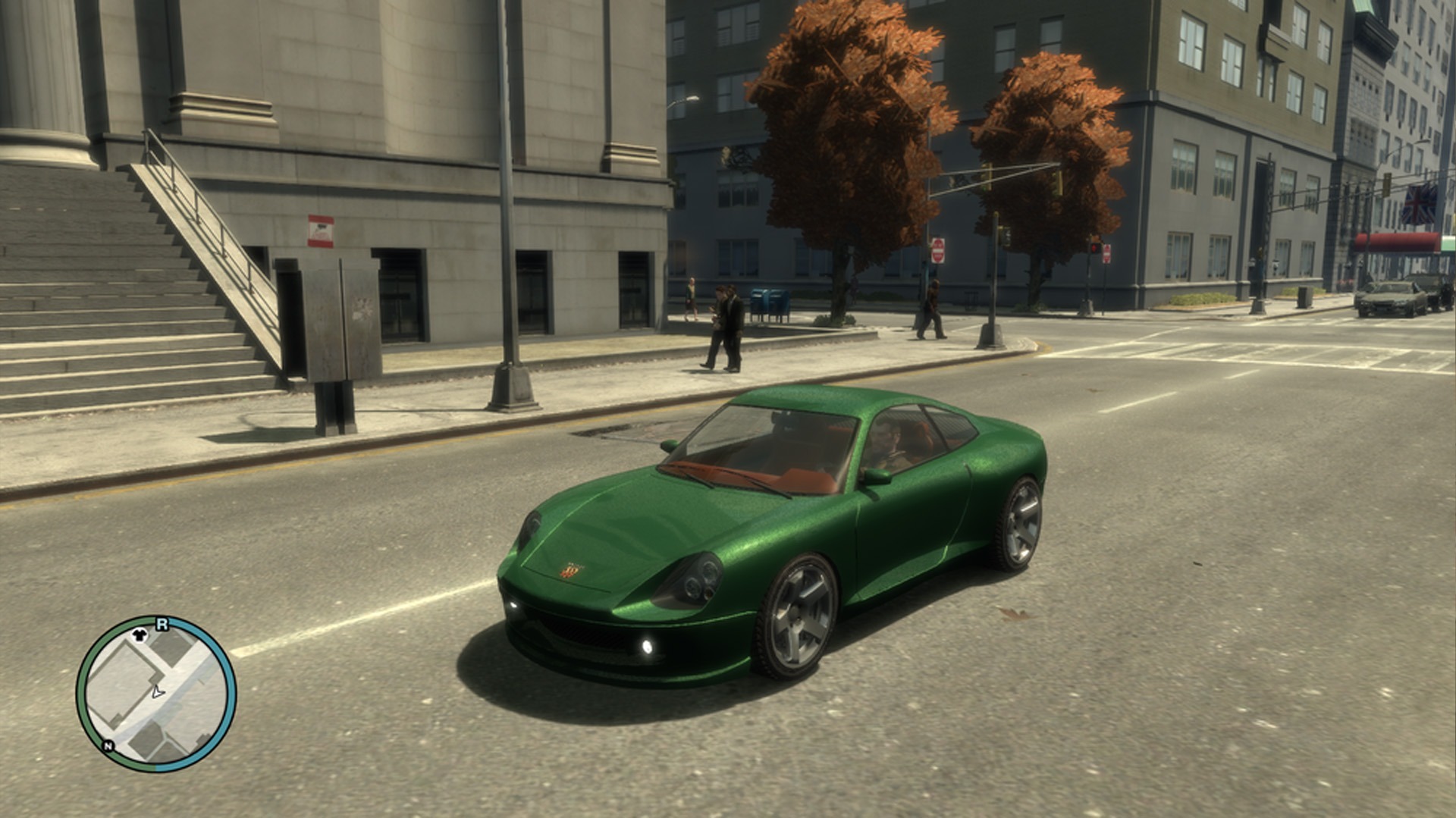Click the white player arrow on the minimap
This screenshot has height=818, width=1456.
point(157,691)
